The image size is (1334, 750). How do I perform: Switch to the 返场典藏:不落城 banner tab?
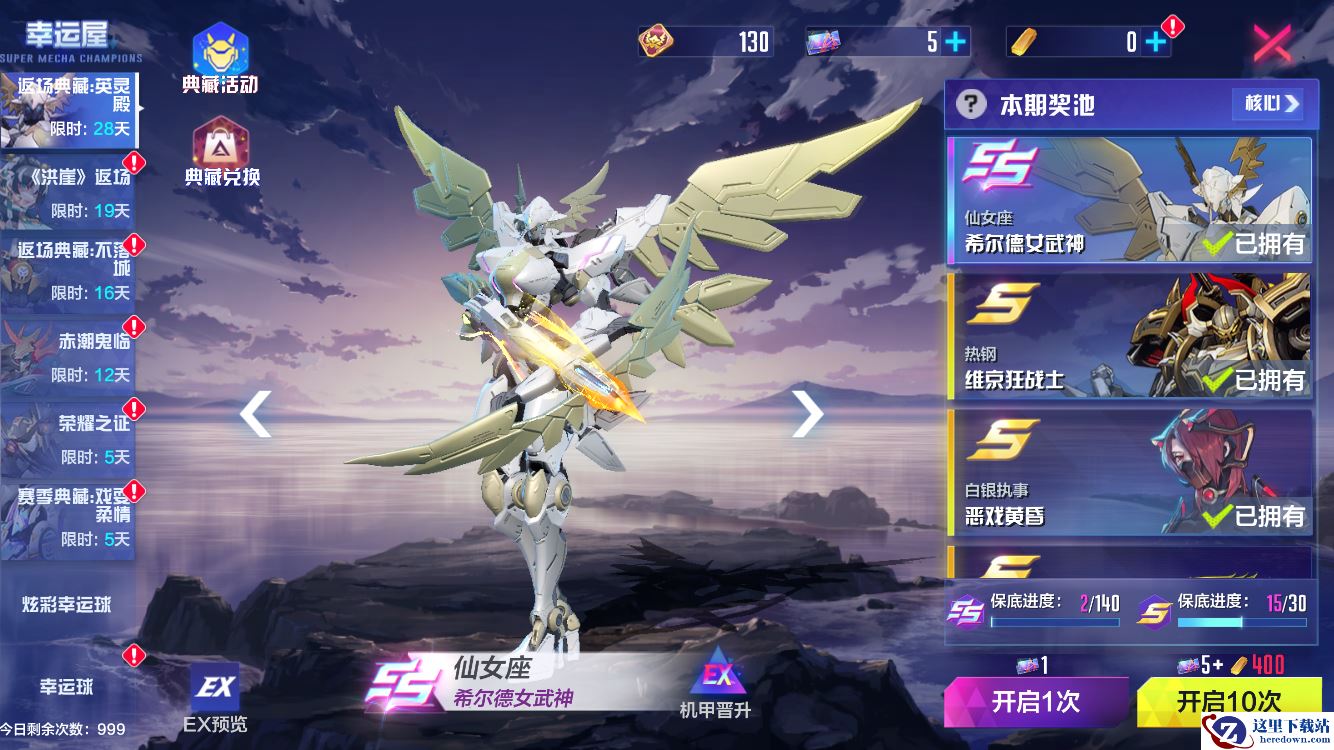point(68,271)
